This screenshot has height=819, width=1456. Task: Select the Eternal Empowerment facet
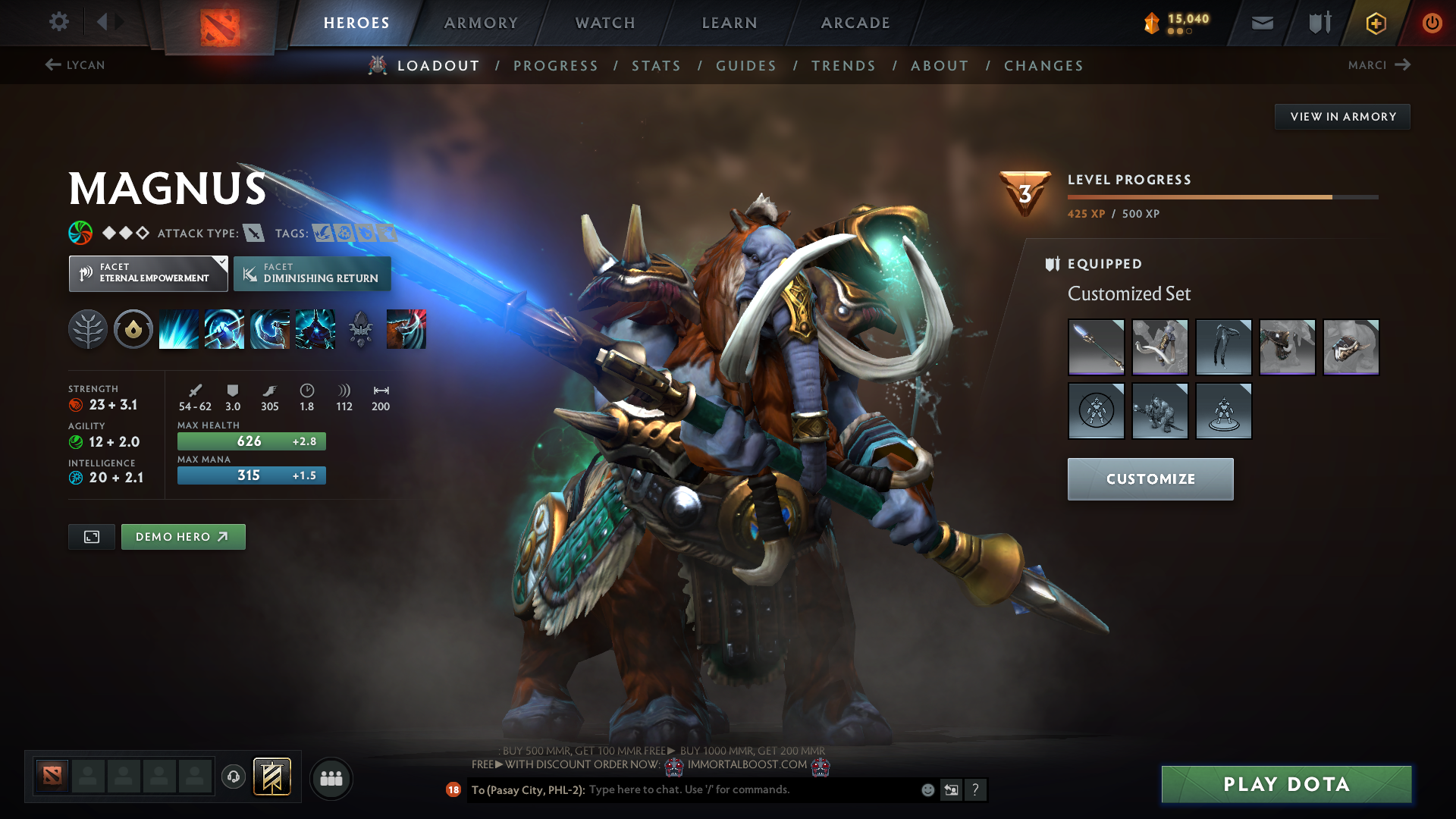coord(148,273)
